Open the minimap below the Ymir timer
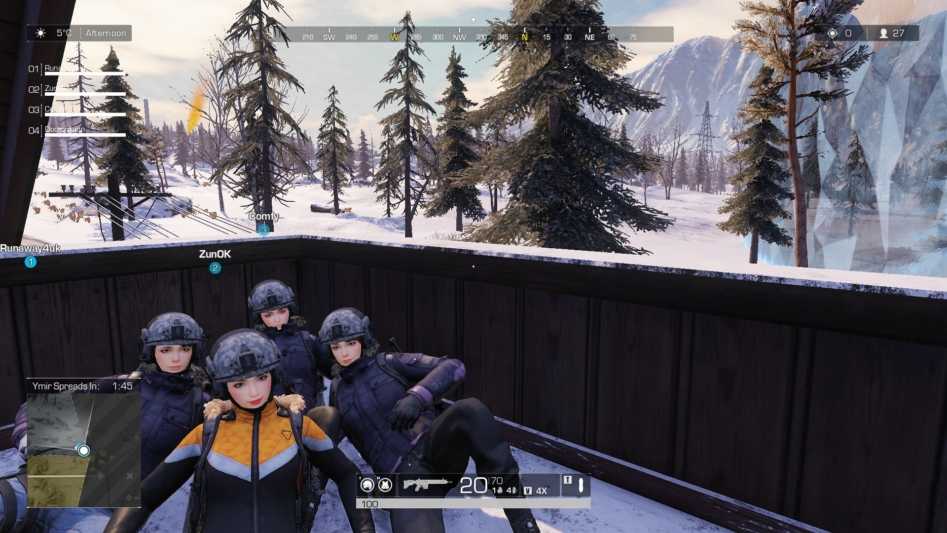Image resolution: width=947 pixels, height=533 pixels. pyautogui.click(x=83, y=449)
